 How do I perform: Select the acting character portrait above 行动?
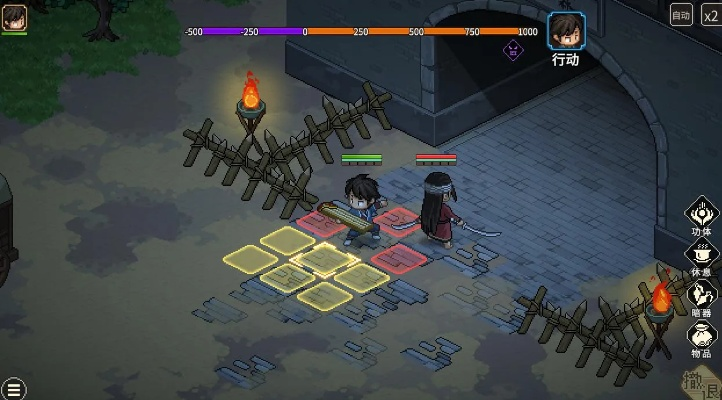coord(566,31)
